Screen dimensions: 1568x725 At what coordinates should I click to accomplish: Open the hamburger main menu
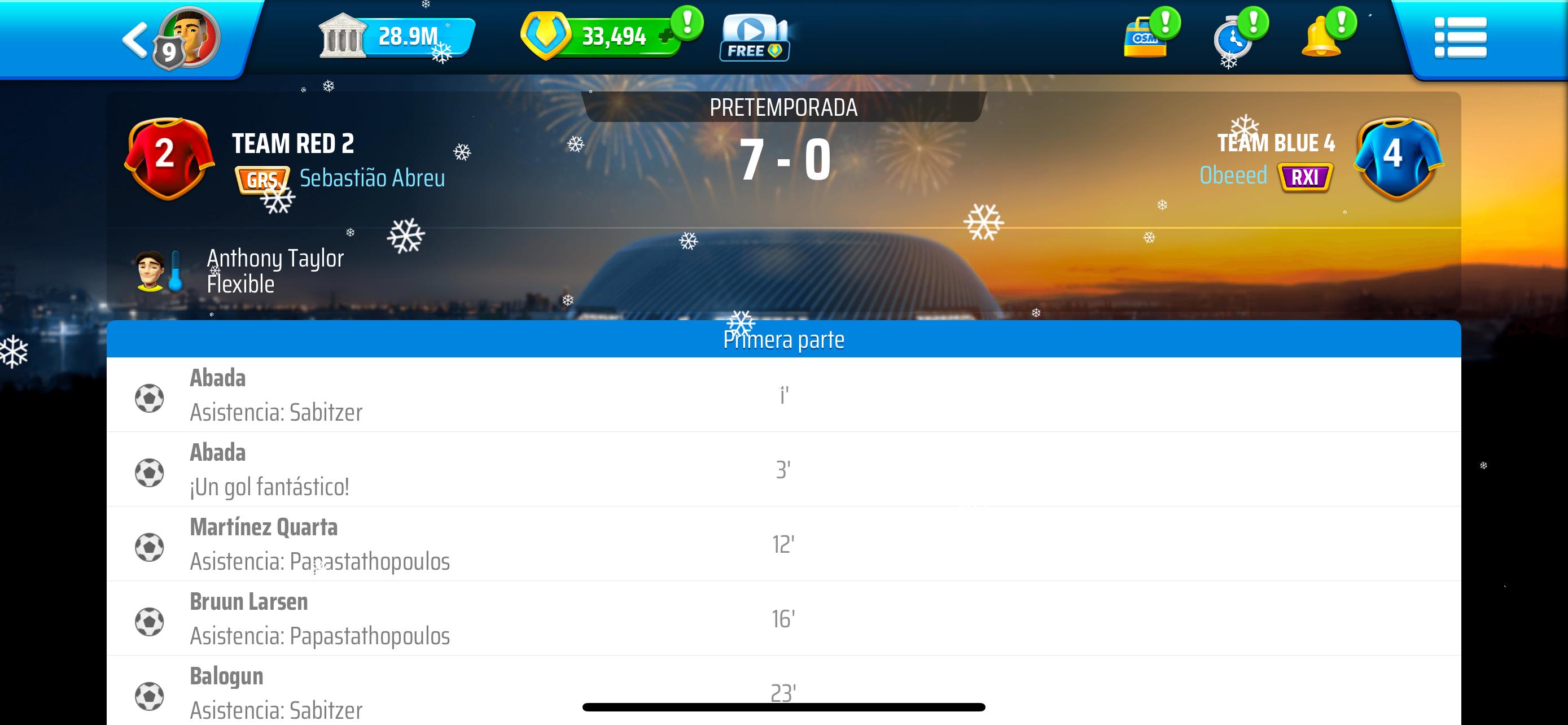pyautogui.click(x=1460, y=38)
